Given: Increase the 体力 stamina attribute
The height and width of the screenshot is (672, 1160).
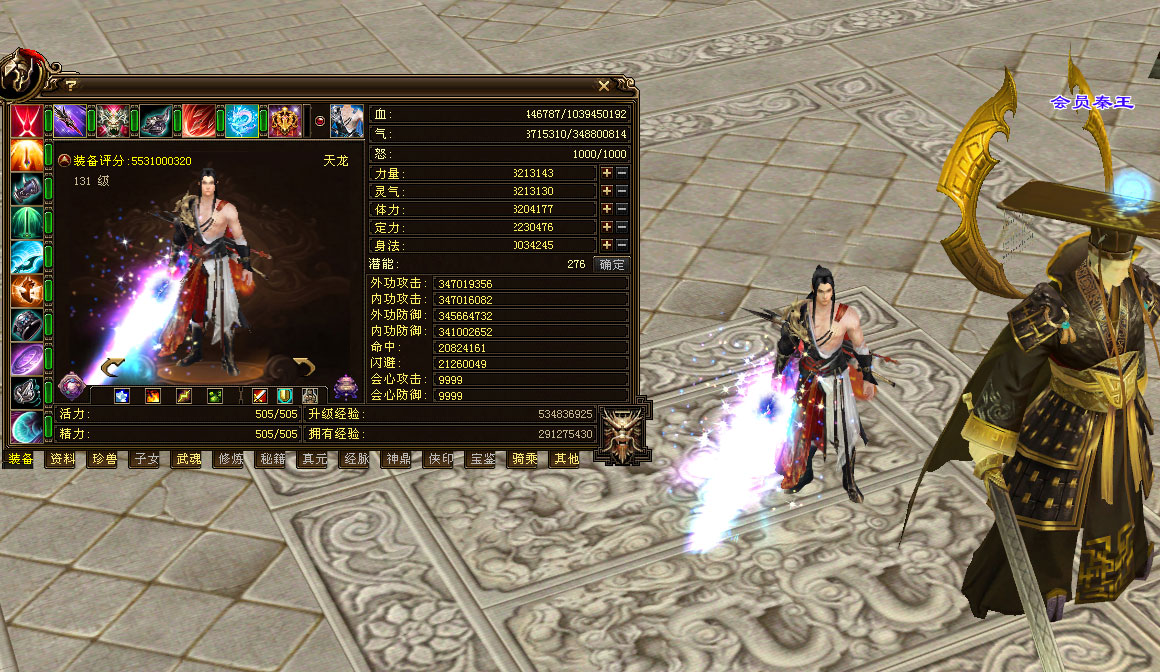Looking at the screenshot, I should [x=606, y=209].
